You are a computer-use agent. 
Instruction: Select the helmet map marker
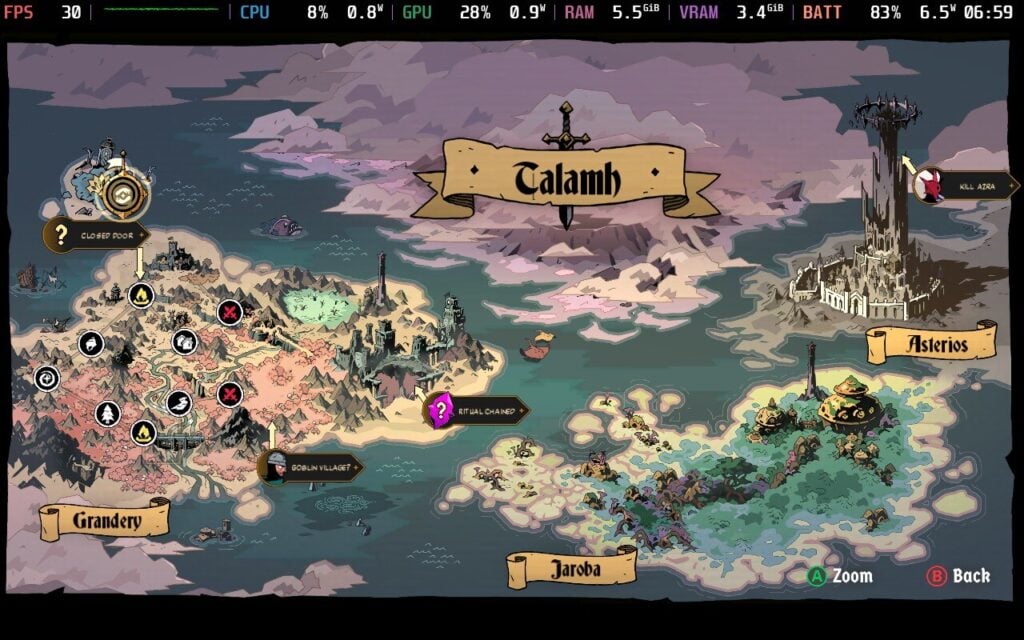(91, 344)
